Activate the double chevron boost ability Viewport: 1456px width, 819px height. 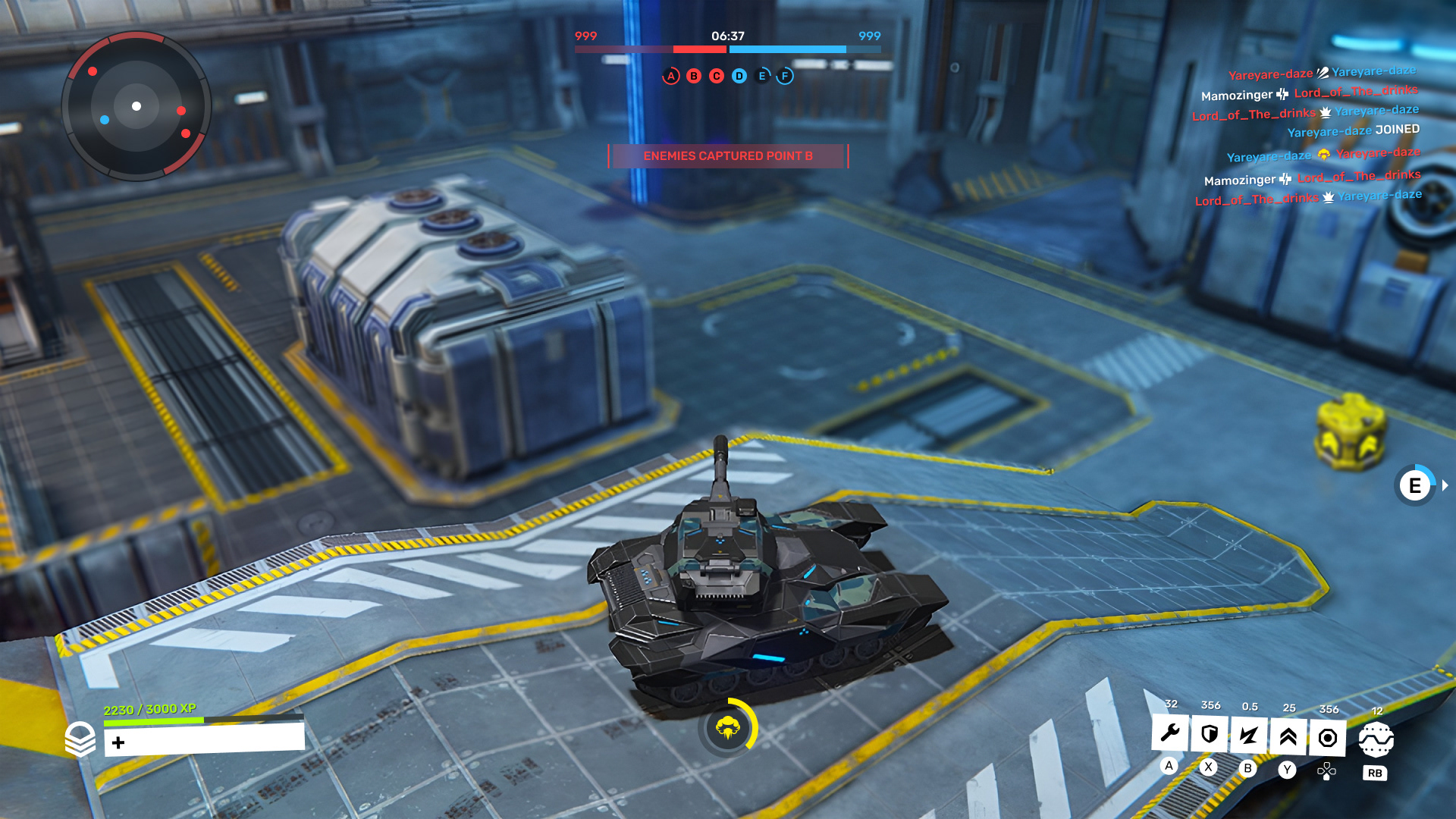(x=1288, y=736)
